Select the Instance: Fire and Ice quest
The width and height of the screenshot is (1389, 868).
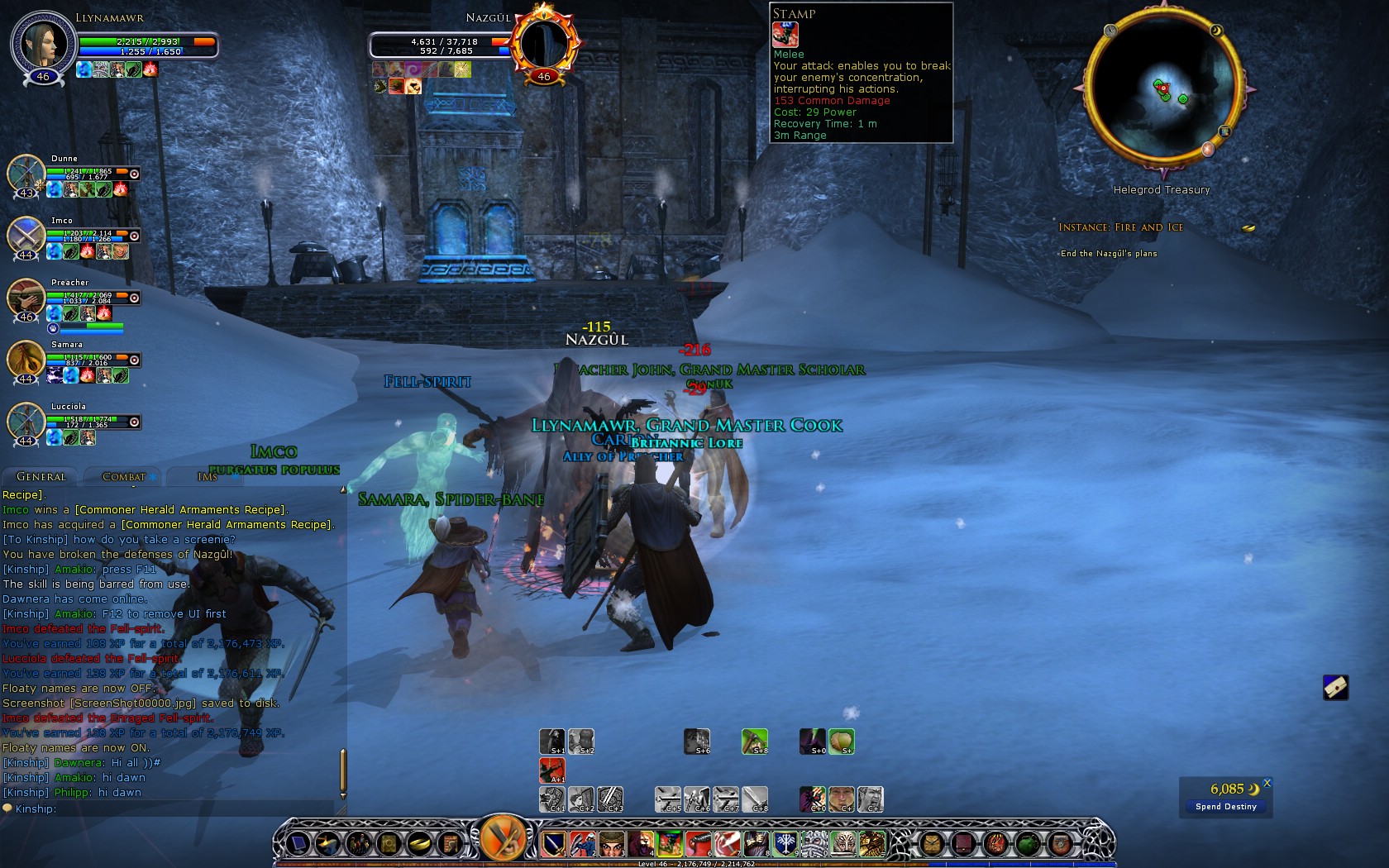pyautogui.click(x=1120, y=227)
